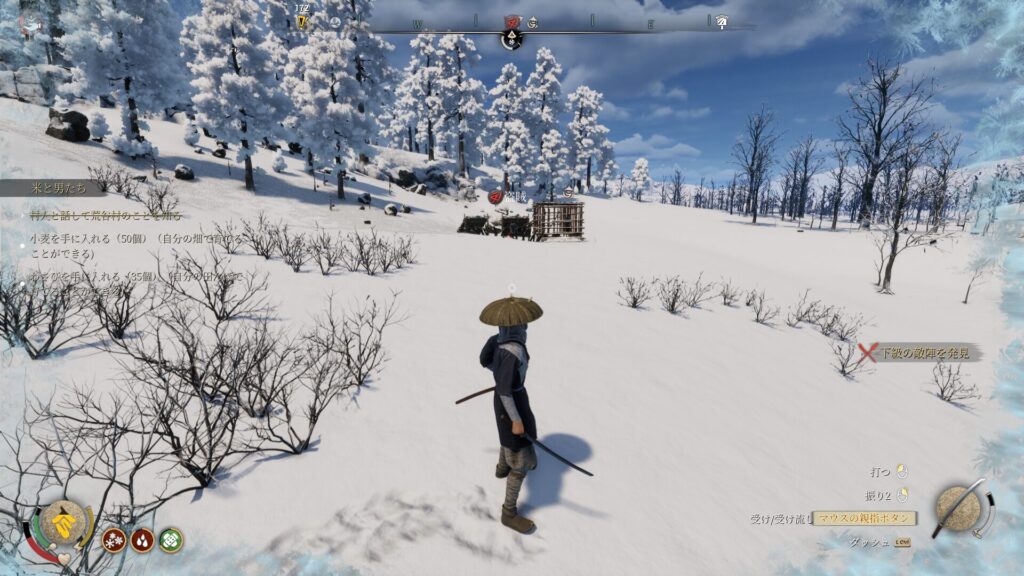Click the red enemy camp compass marker

coord(512,21)
